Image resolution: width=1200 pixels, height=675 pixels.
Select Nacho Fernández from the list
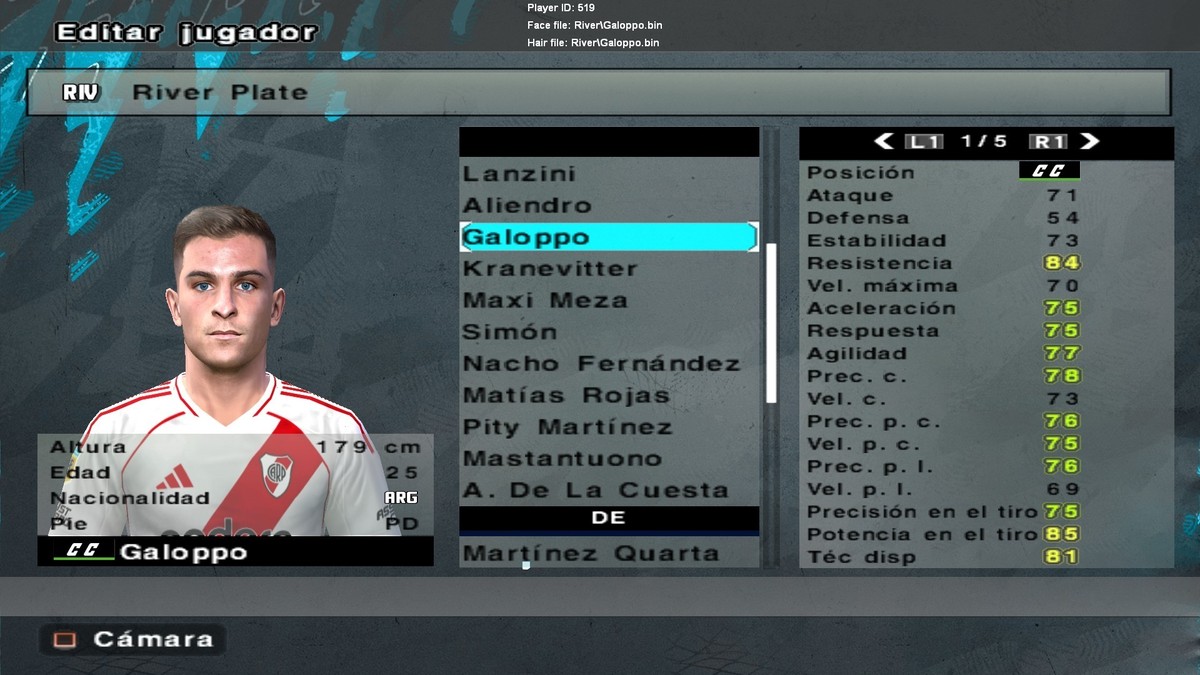pos(601,364)
